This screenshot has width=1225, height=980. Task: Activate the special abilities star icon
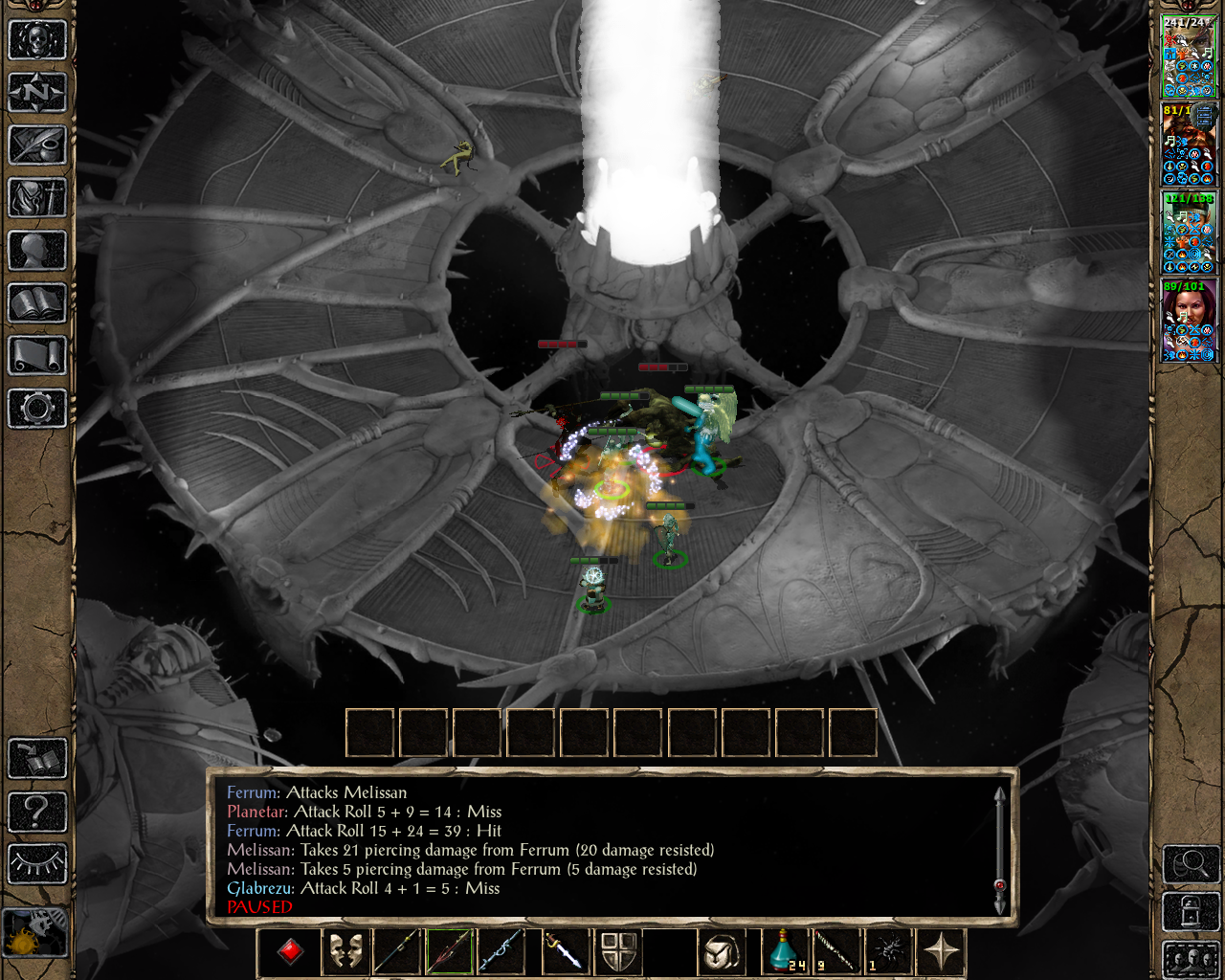click(943, 950)
